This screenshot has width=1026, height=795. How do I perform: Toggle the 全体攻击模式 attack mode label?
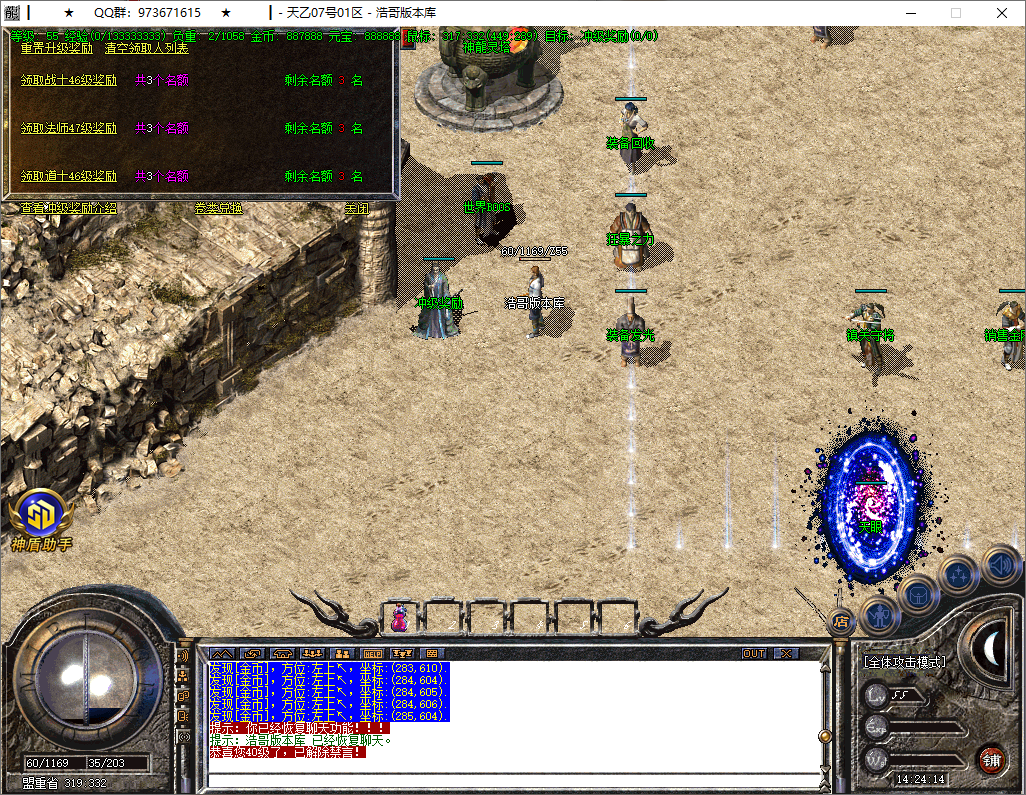(x=905, y=661)
